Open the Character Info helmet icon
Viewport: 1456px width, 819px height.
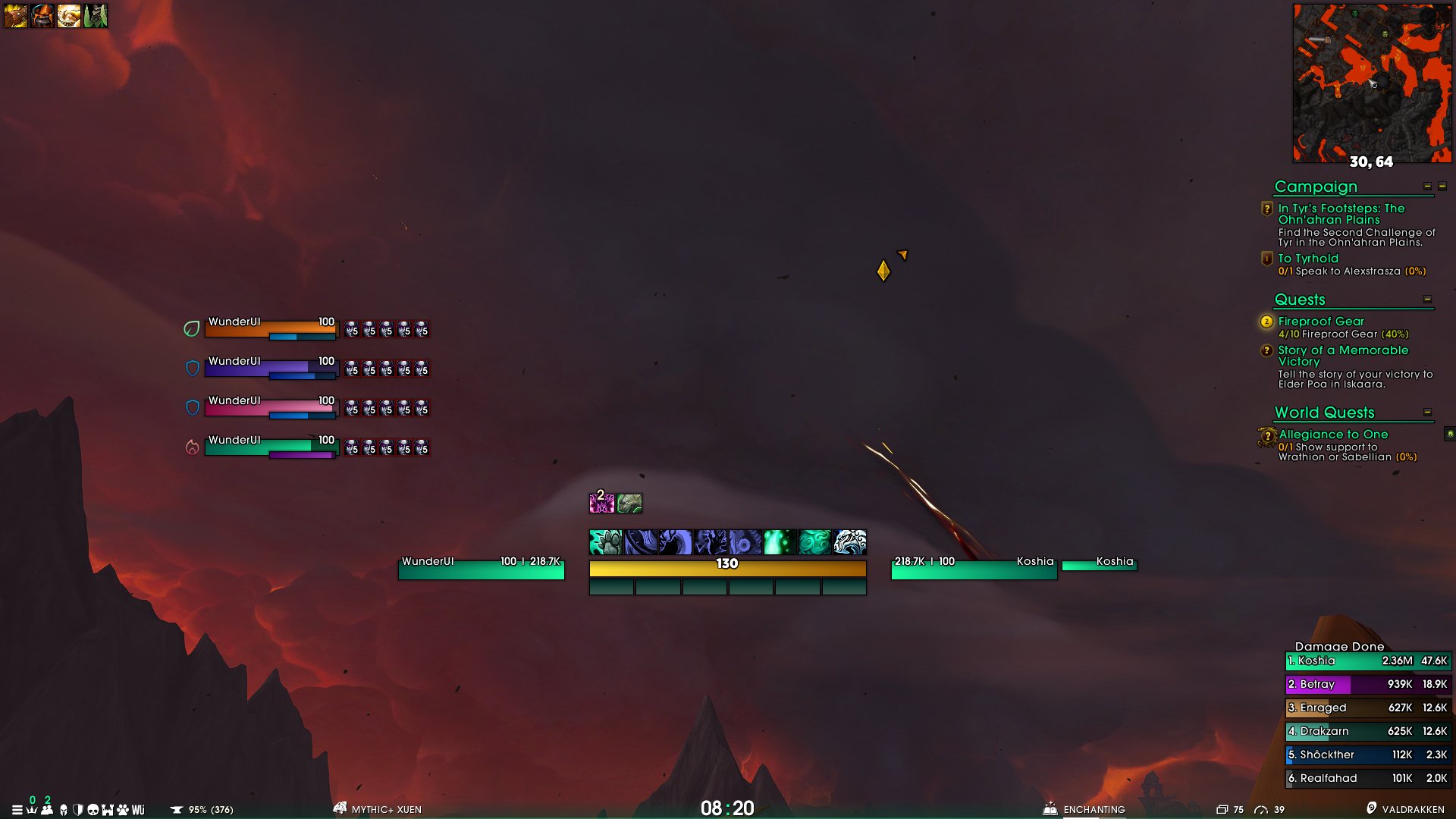[x=62, y=809]
